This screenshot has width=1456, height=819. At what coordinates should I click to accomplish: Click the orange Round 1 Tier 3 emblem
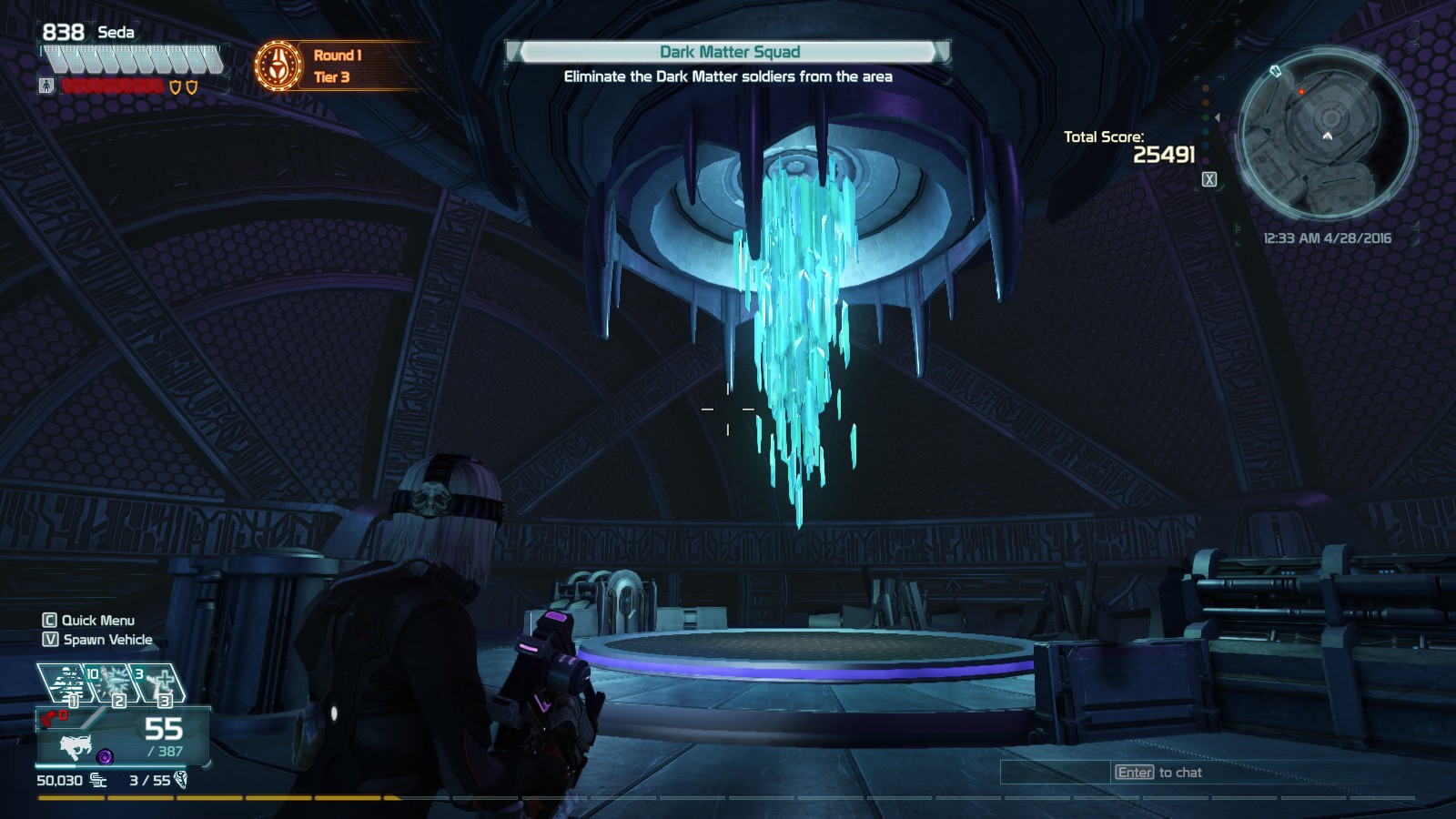click(278, 66)
